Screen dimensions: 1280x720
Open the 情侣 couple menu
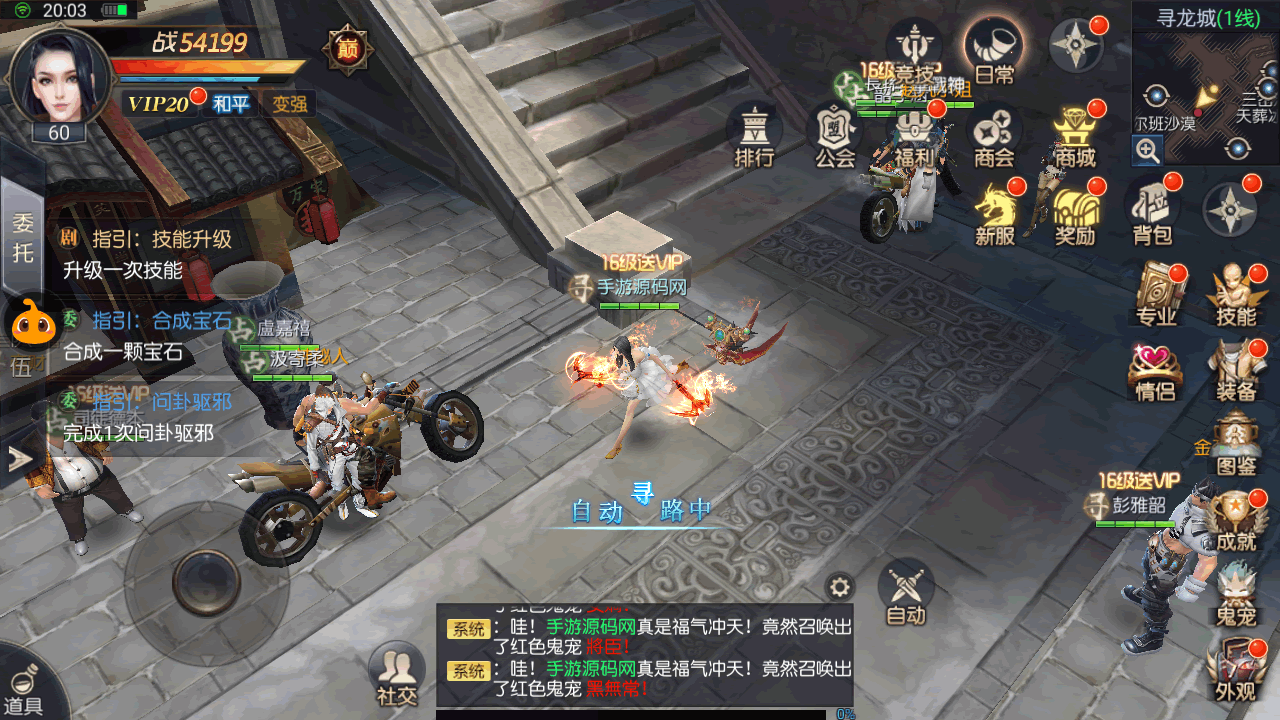pos(1155,370)
